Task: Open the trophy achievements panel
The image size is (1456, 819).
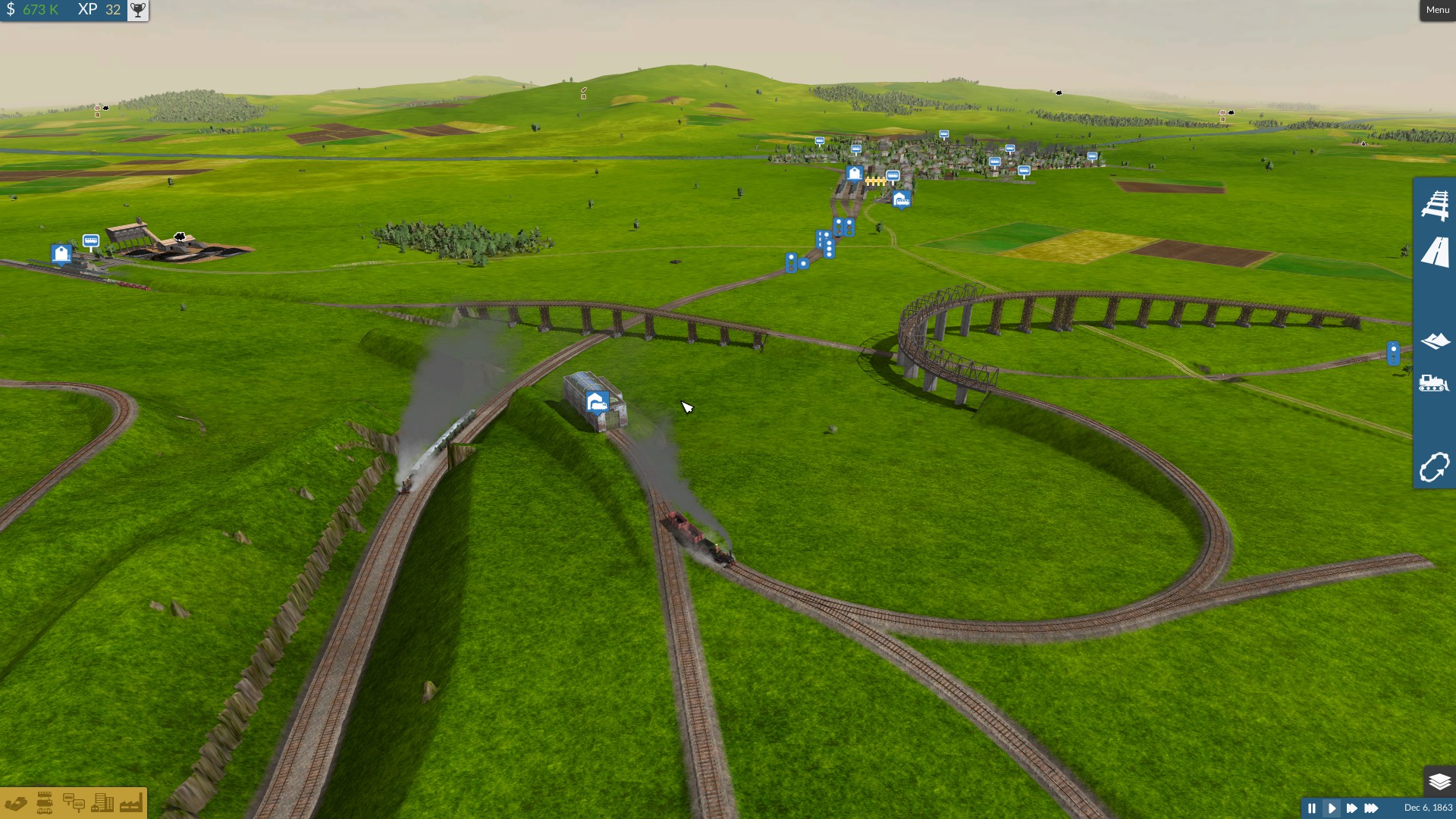Action: [138, 10]
